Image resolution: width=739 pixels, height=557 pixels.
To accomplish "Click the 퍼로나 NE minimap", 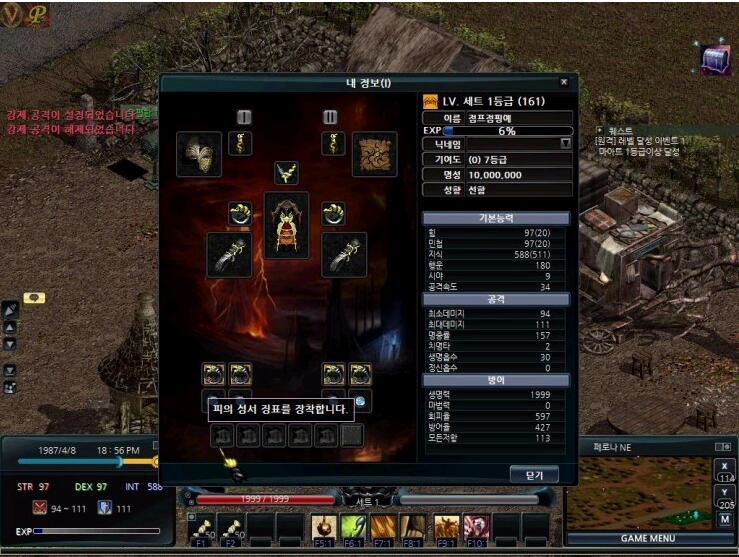I will [x=639, y=490].
